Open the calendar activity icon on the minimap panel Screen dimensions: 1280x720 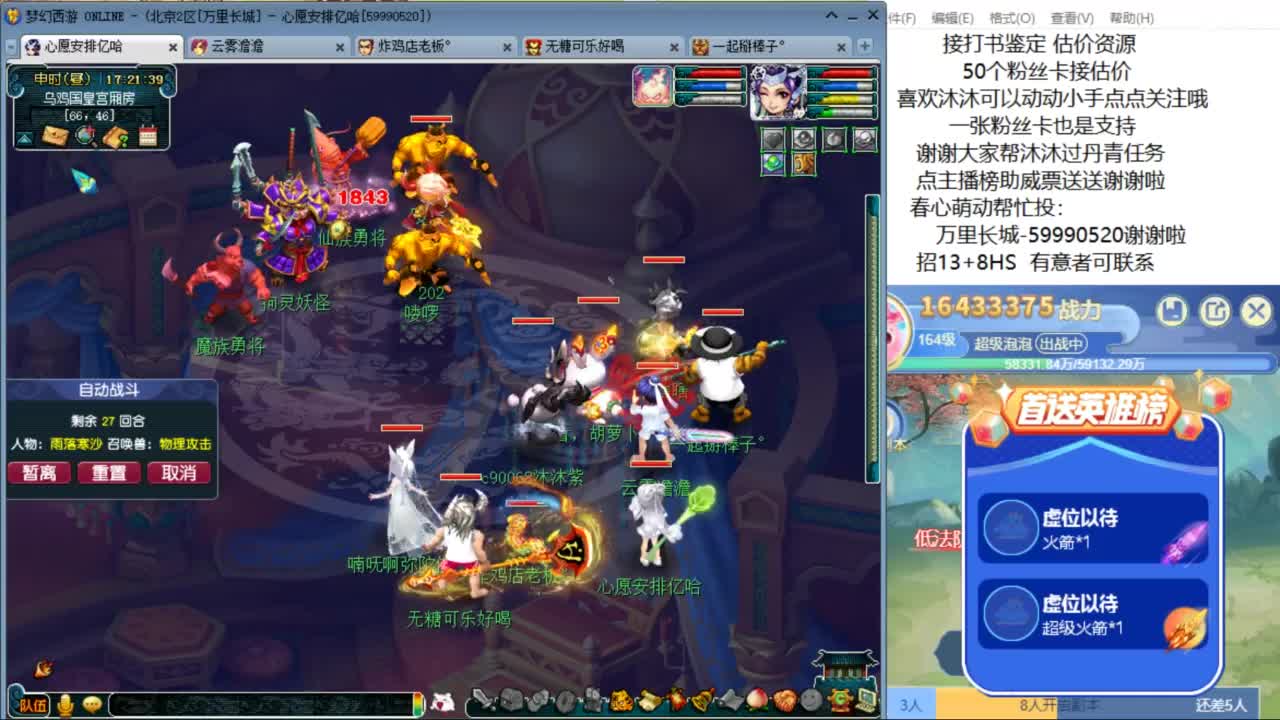pos(148,136)
